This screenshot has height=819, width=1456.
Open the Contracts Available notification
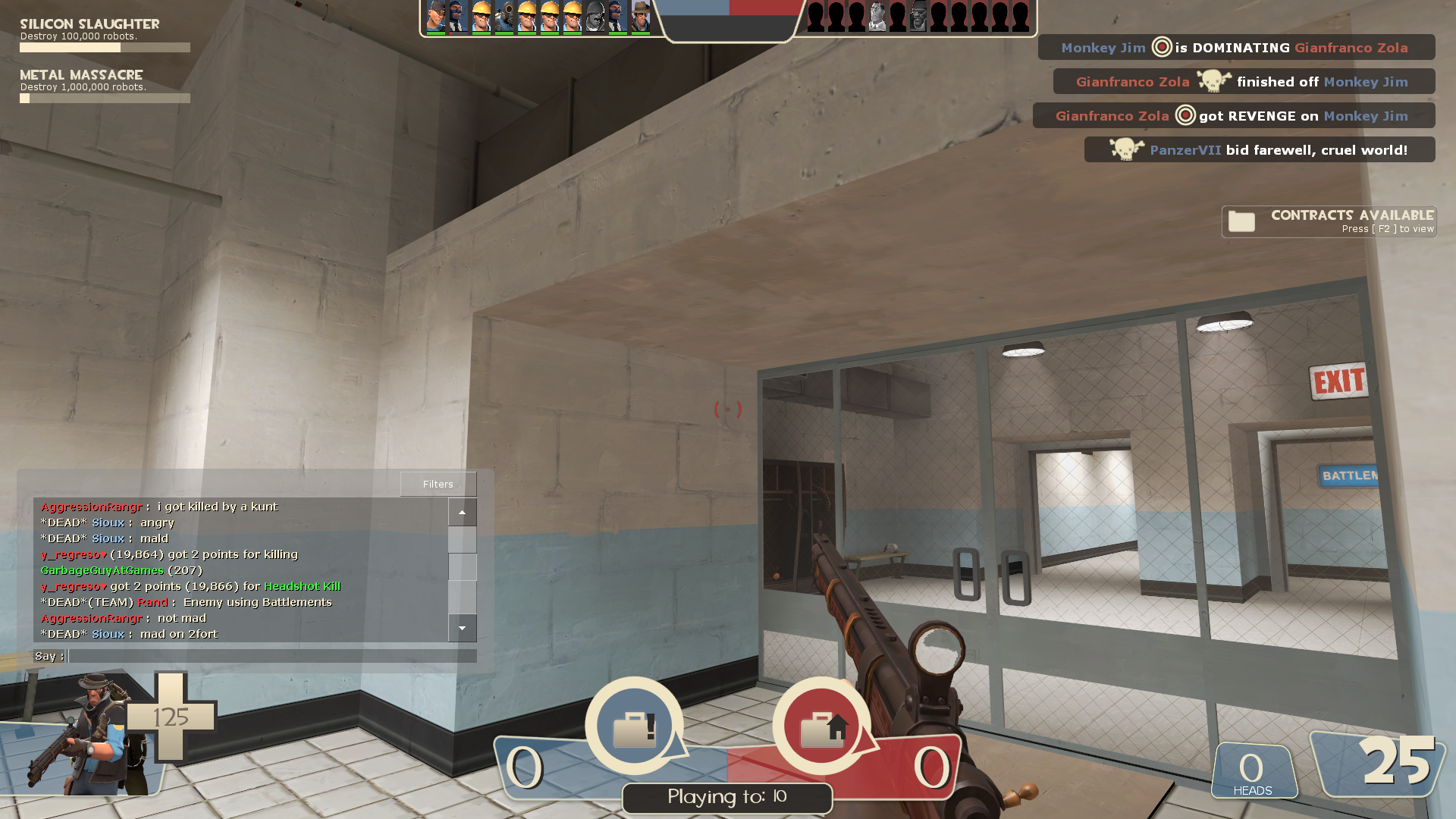point(1329,221)
